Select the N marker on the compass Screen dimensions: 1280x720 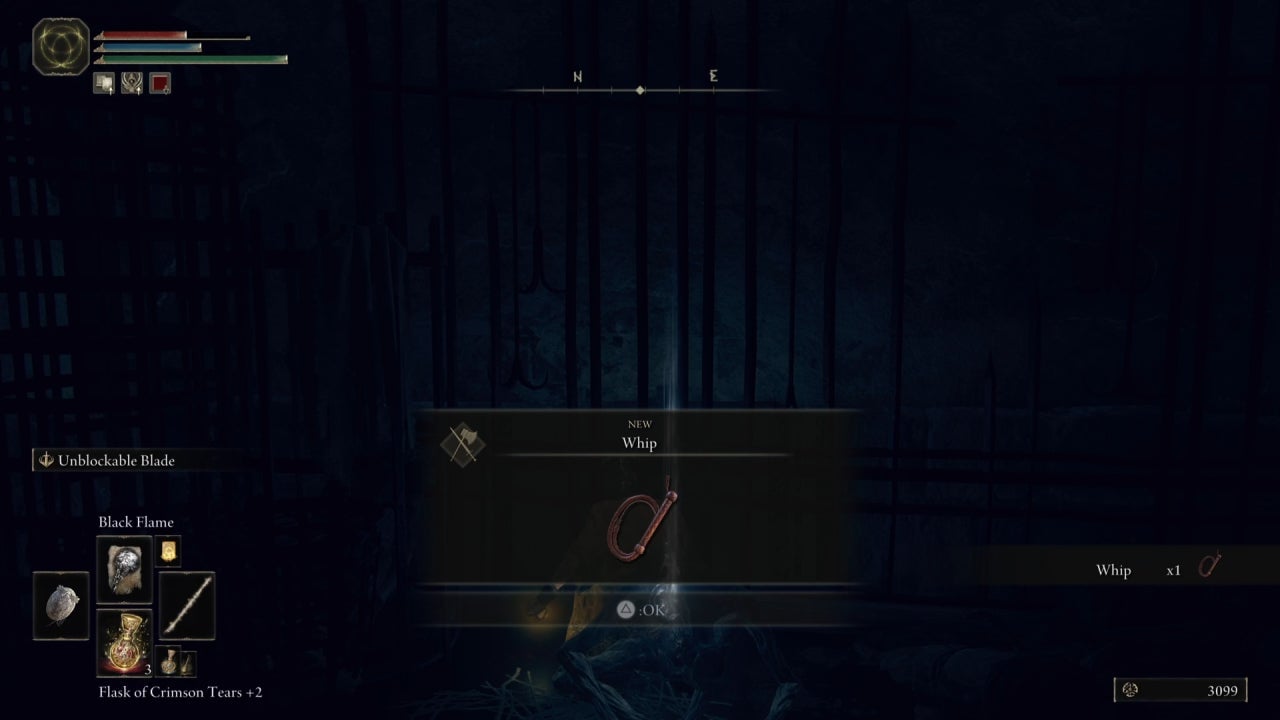click(575, 75)
